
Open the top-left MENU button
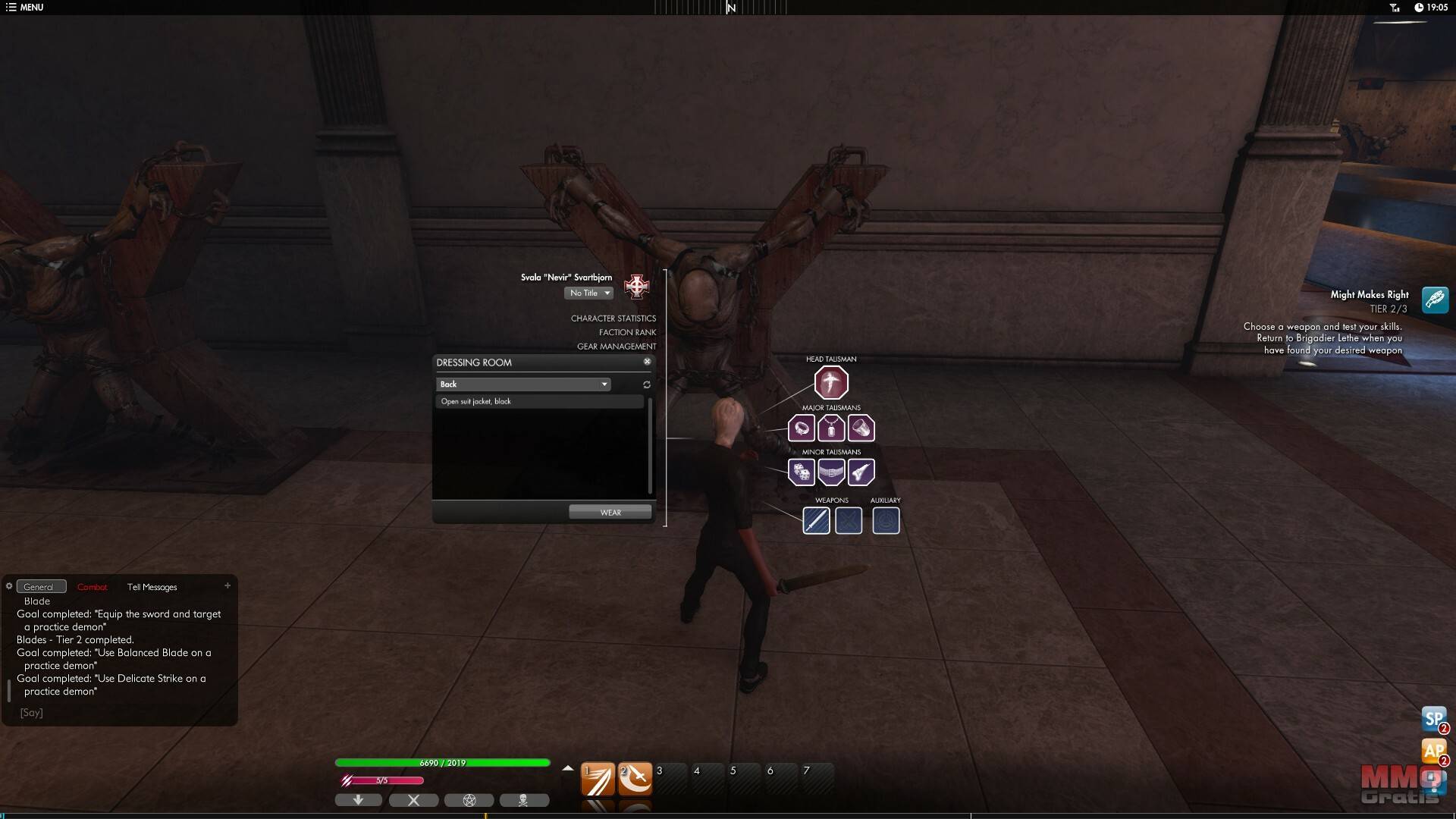coord(25,8)
